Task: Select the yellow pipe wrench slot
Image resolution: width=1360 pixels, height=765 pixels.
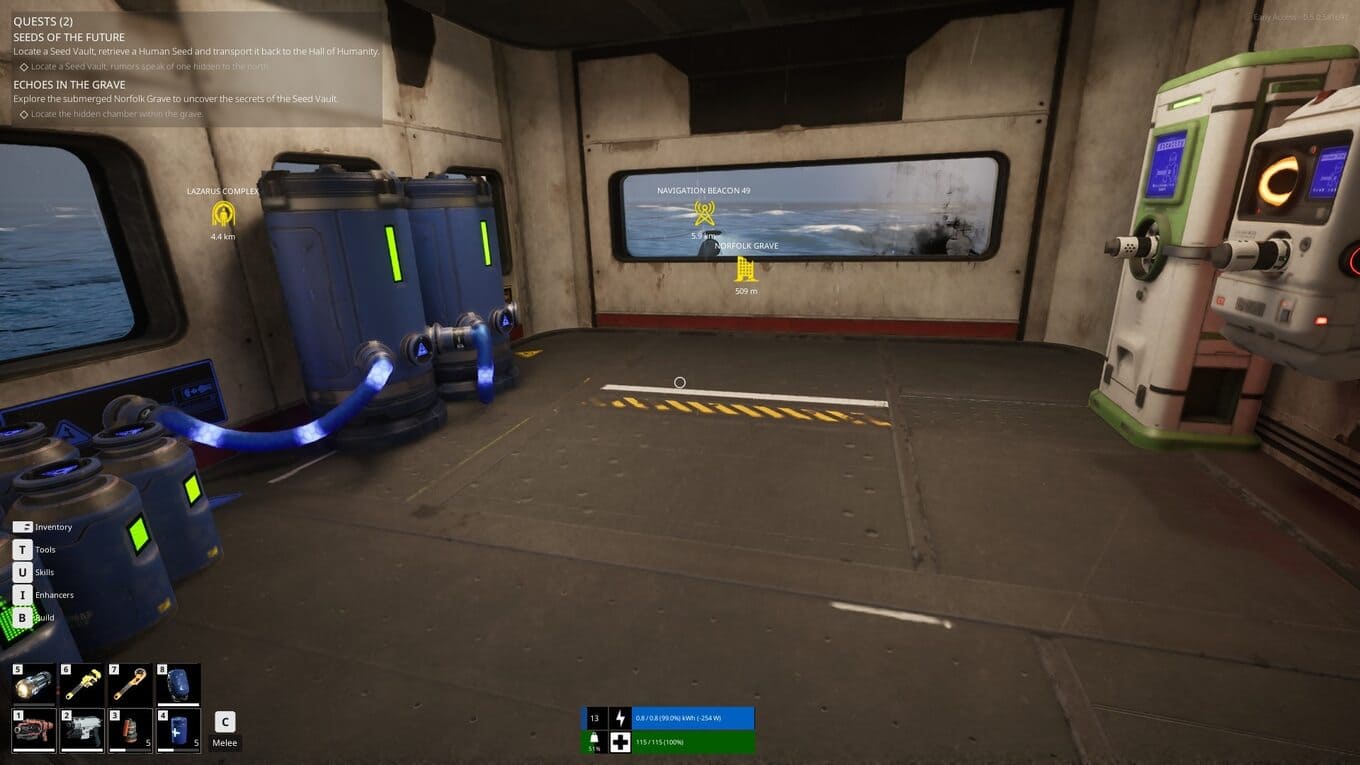Action: (x=81, y=685)
